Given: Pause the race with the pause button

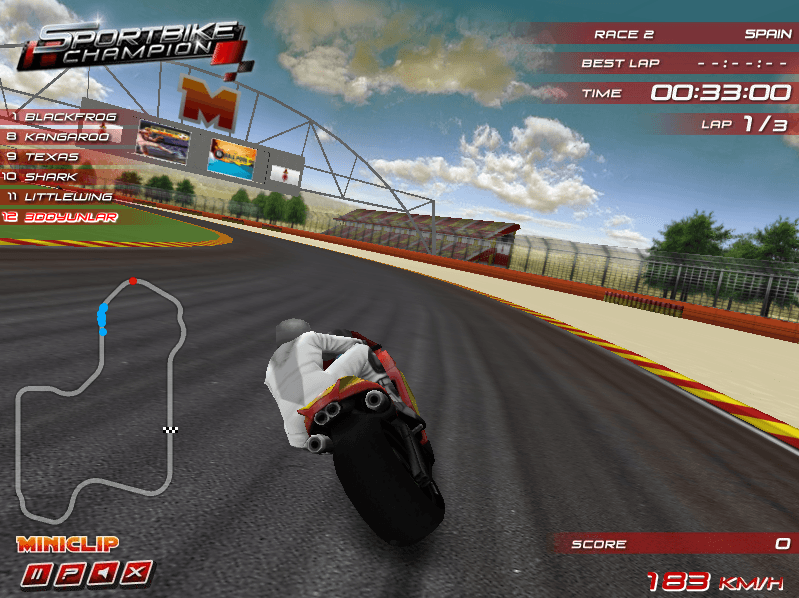Looking at the screenshot, I should tap(38, 573).
